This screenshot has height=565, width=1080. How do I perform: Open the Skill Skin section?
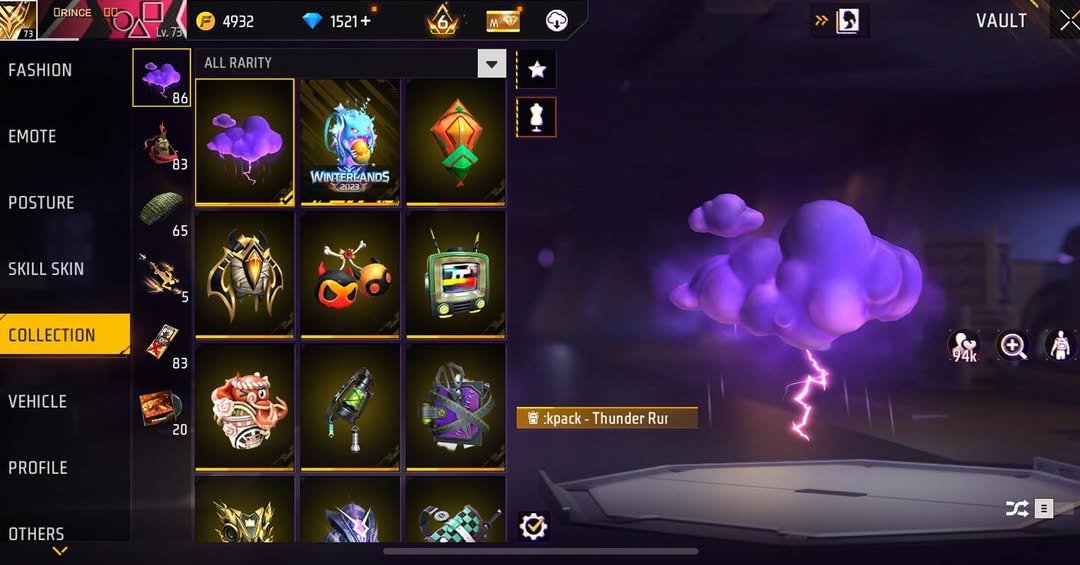46,268
